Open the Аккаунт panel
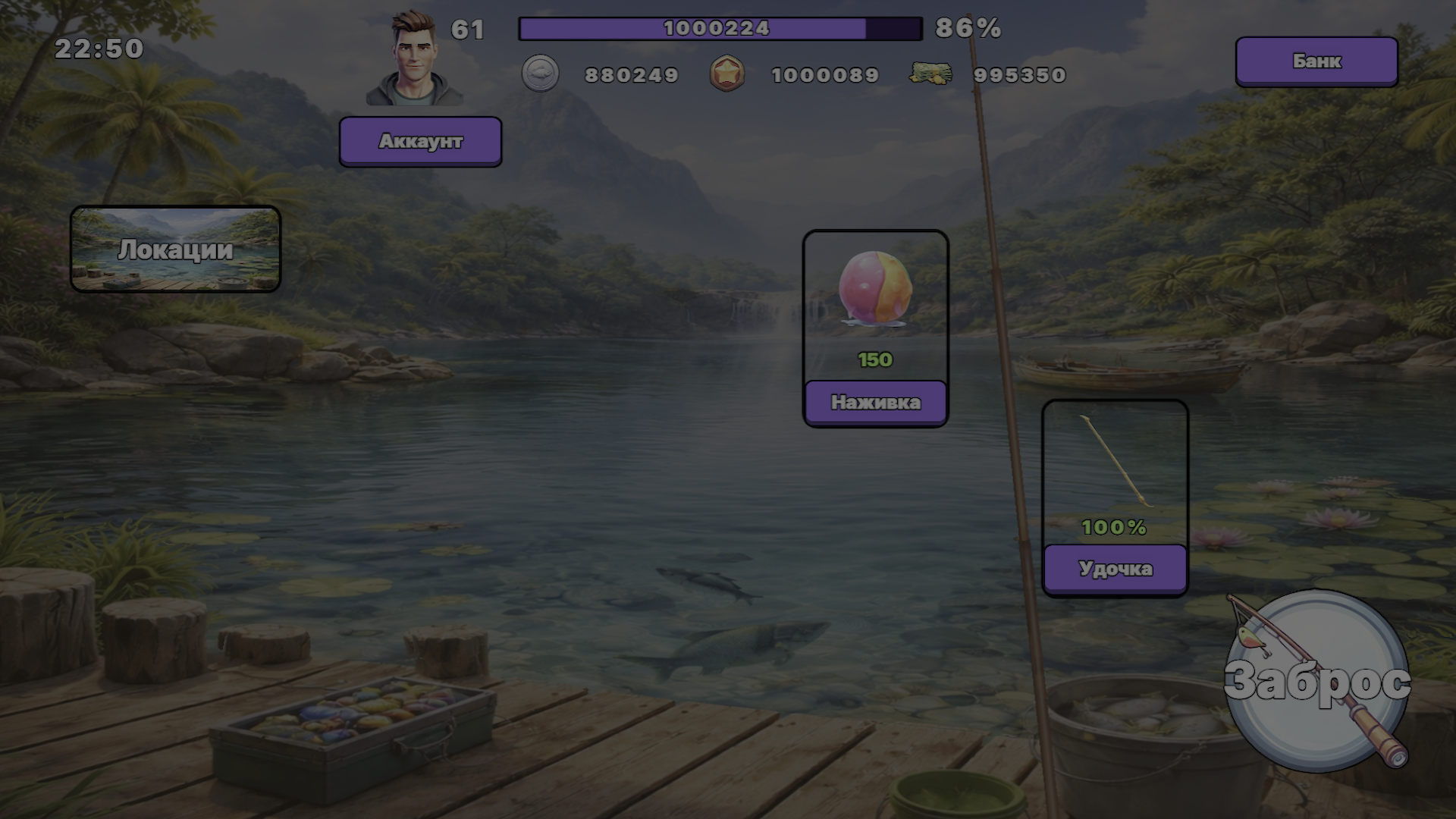 pyautogui.click(x=420, y=141)
